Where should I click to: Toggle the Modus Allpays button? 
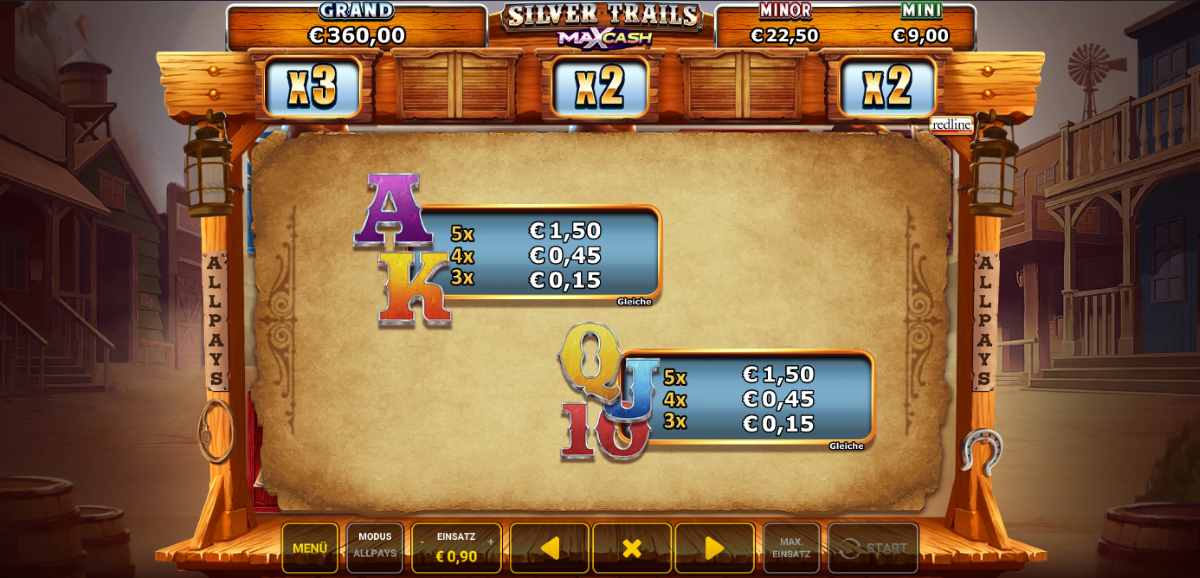click(x=375, y=548)
